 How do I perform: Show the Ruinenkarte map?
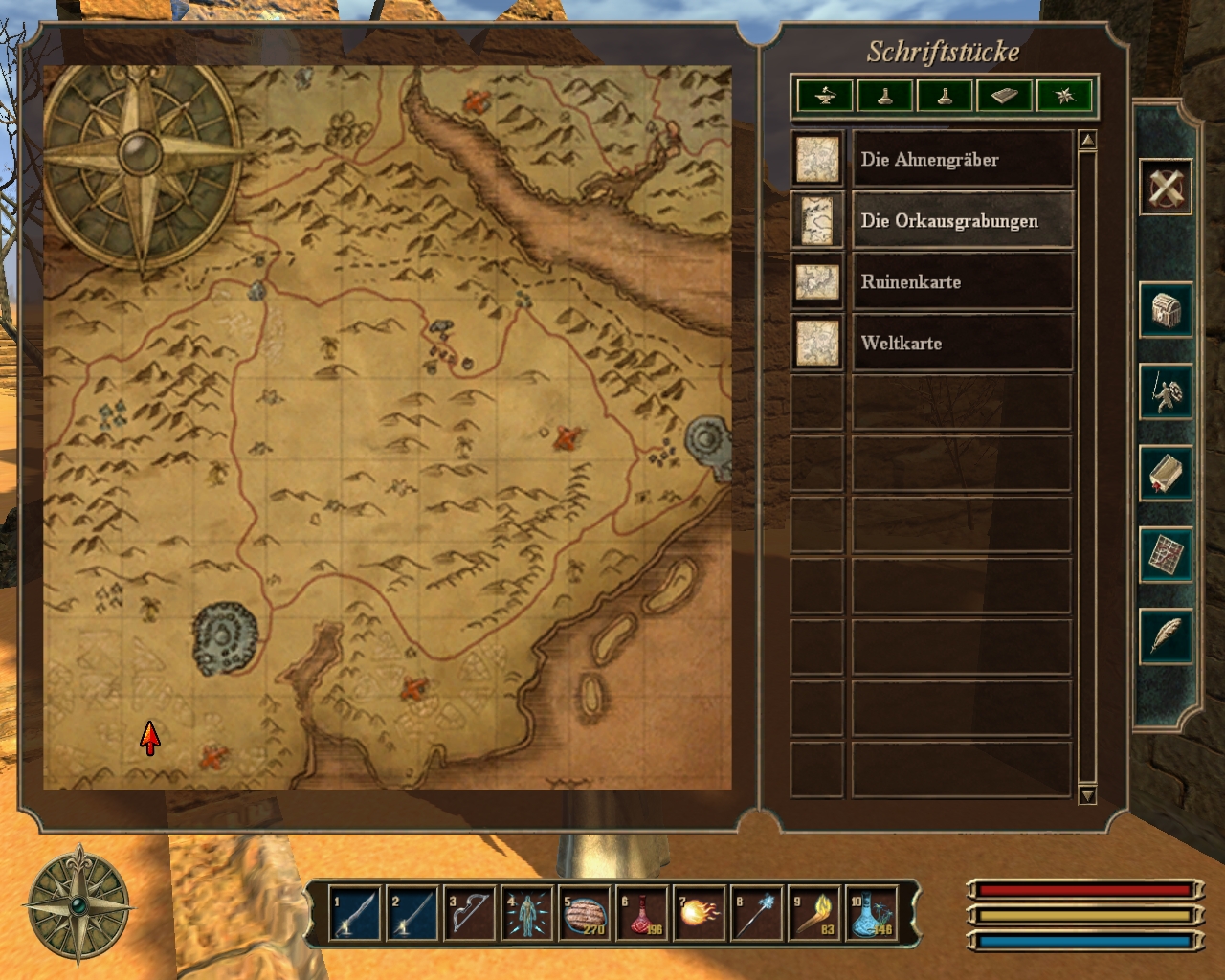[961, 281]
